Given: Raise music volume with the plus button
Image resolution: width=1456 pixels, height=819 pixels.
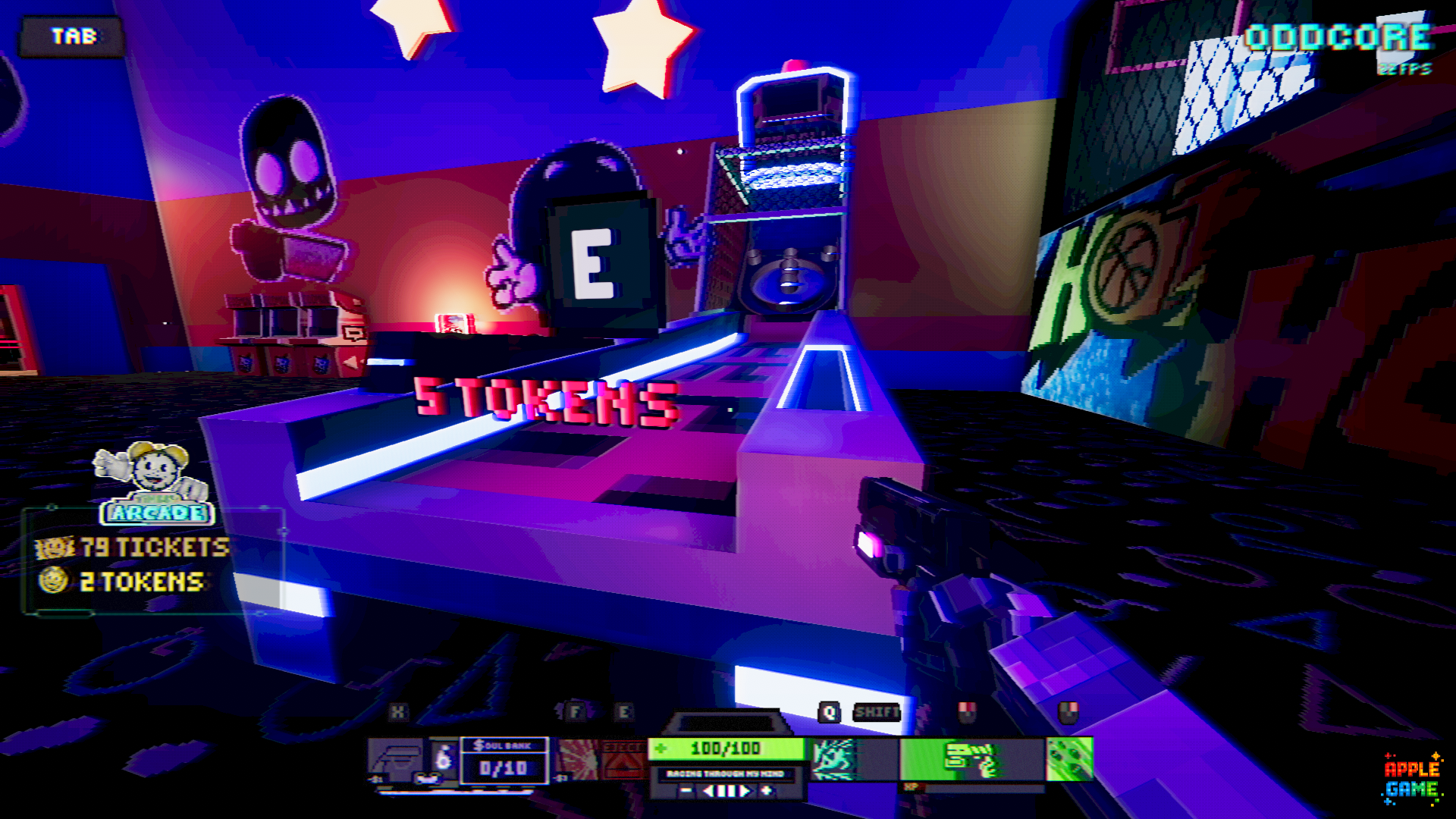Looking at the screenshot, I should pyautogui.click(x=767, y=791).
